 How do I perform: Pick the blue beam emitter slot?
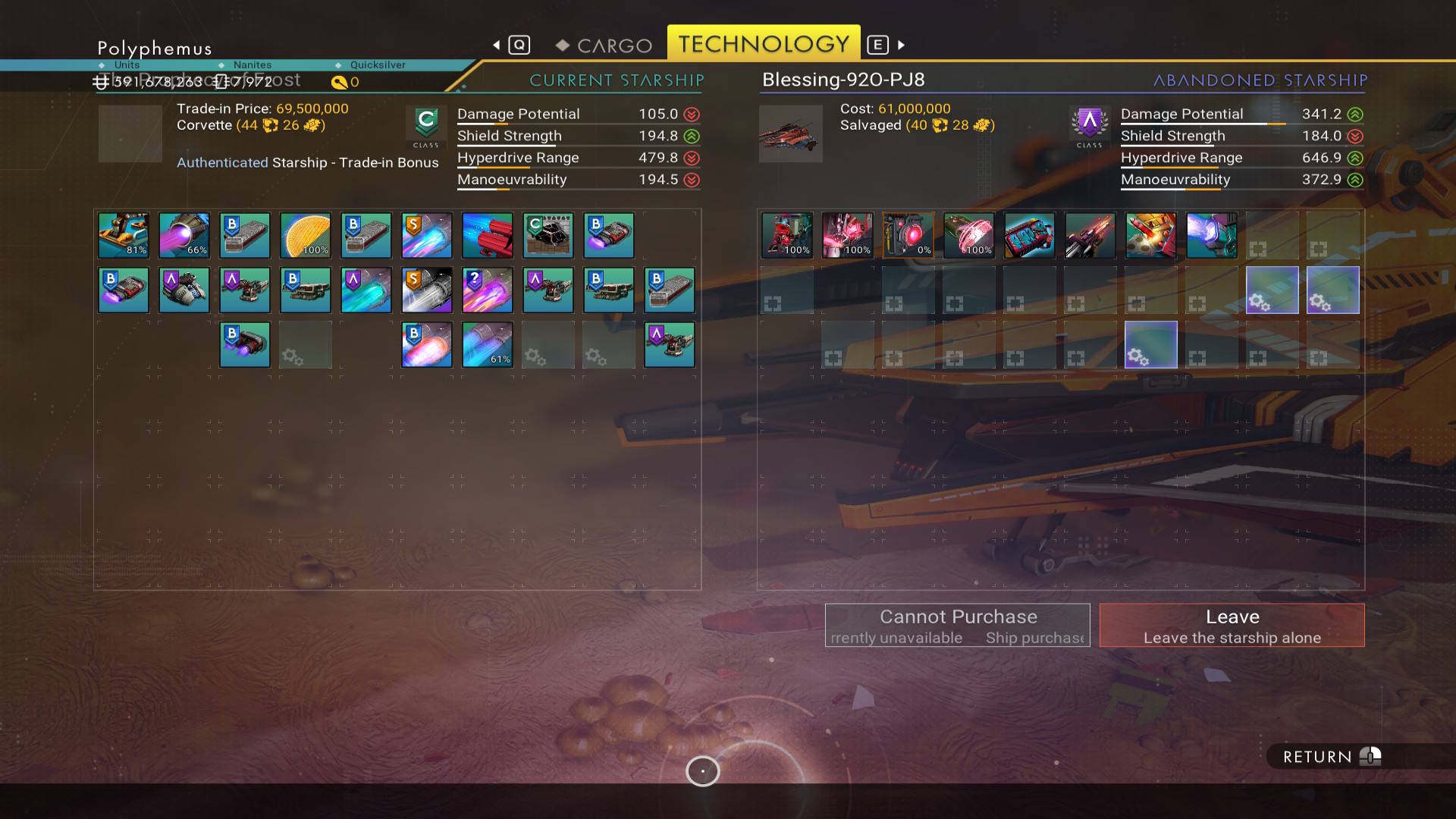click(1212, 235)
